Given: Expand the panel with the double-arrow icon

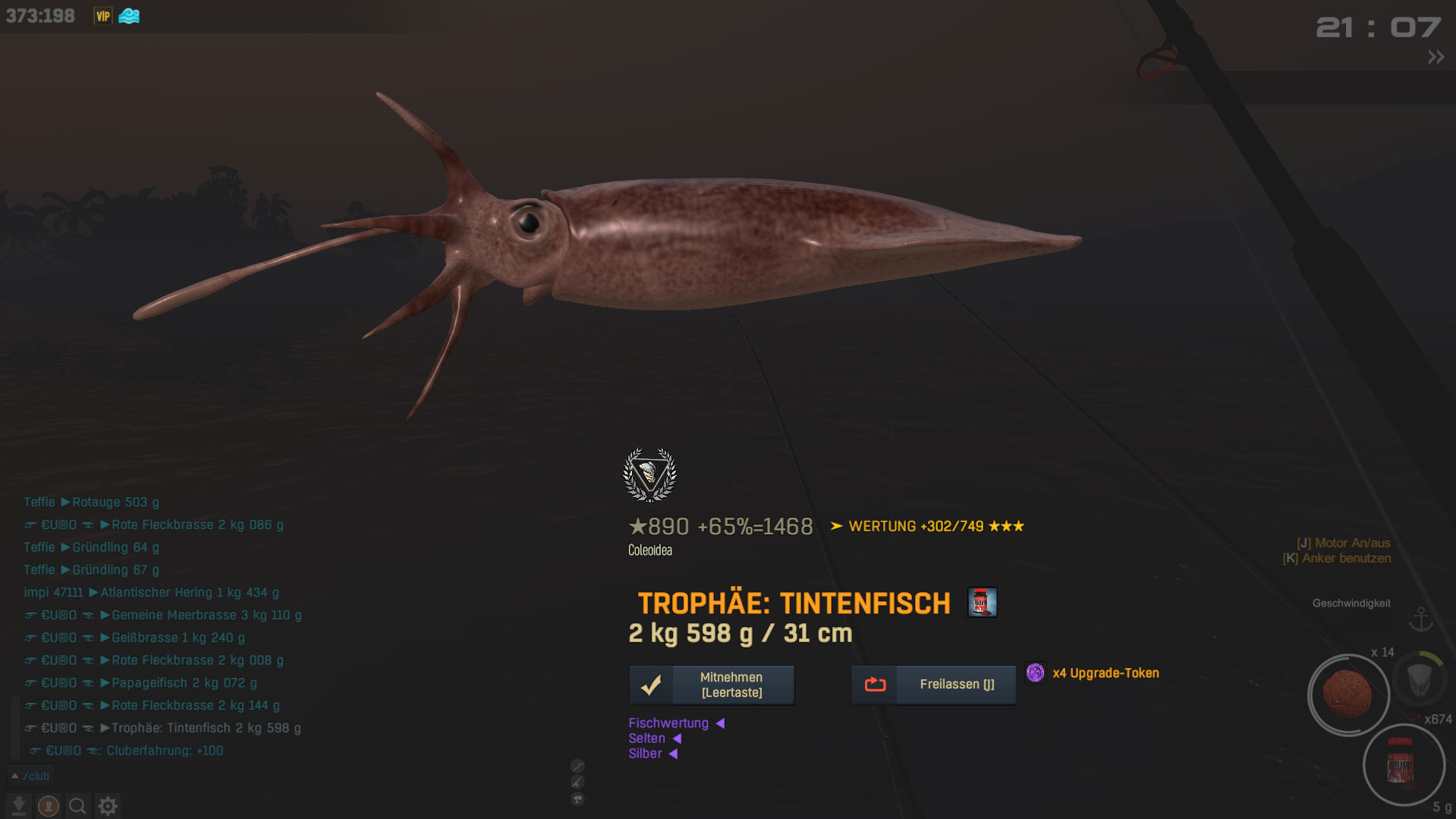Looking at the screenshot, I should (1436, 57).
